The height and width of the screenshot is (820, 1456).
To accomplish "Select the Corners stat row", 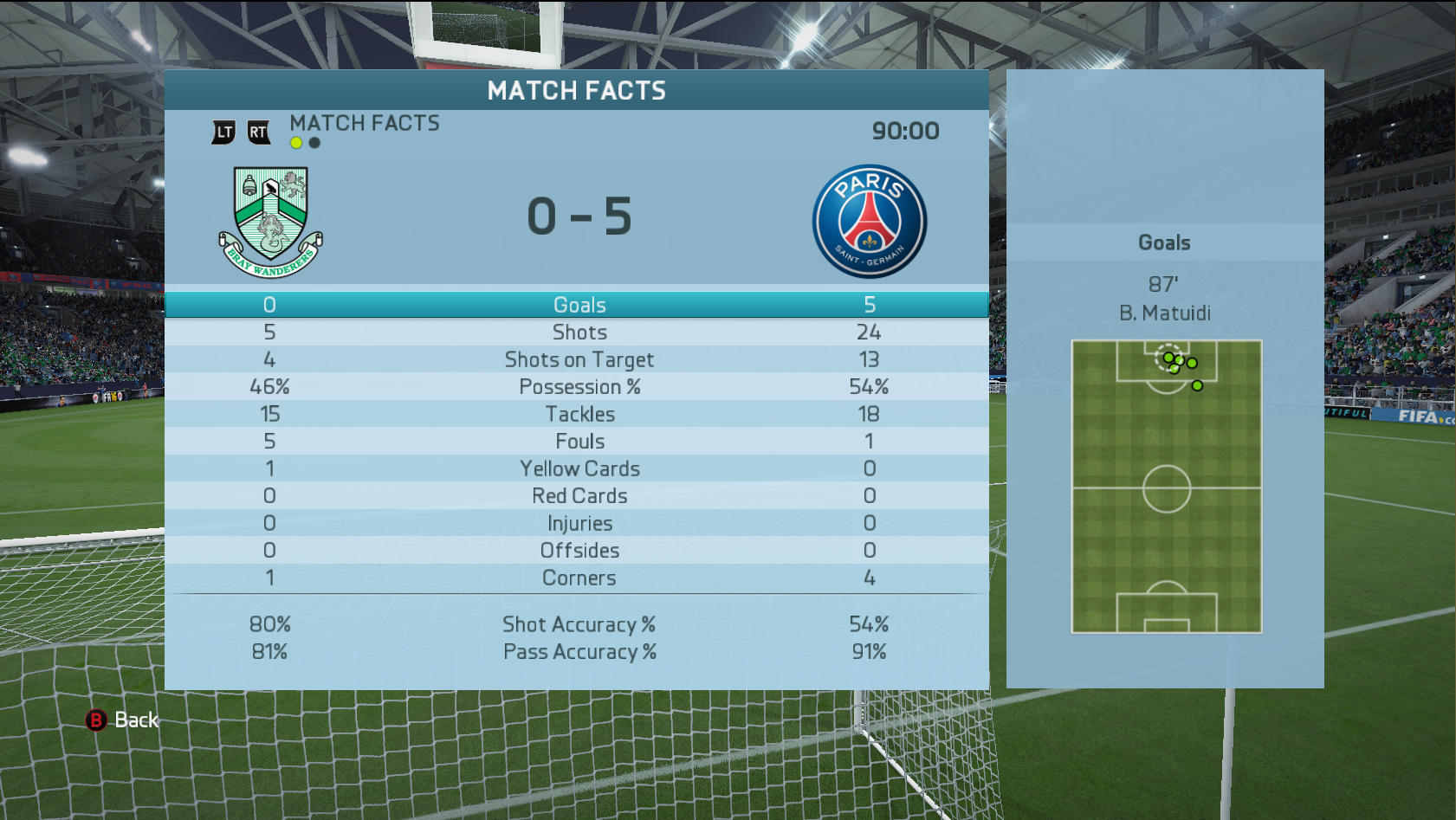I will 579,578.
